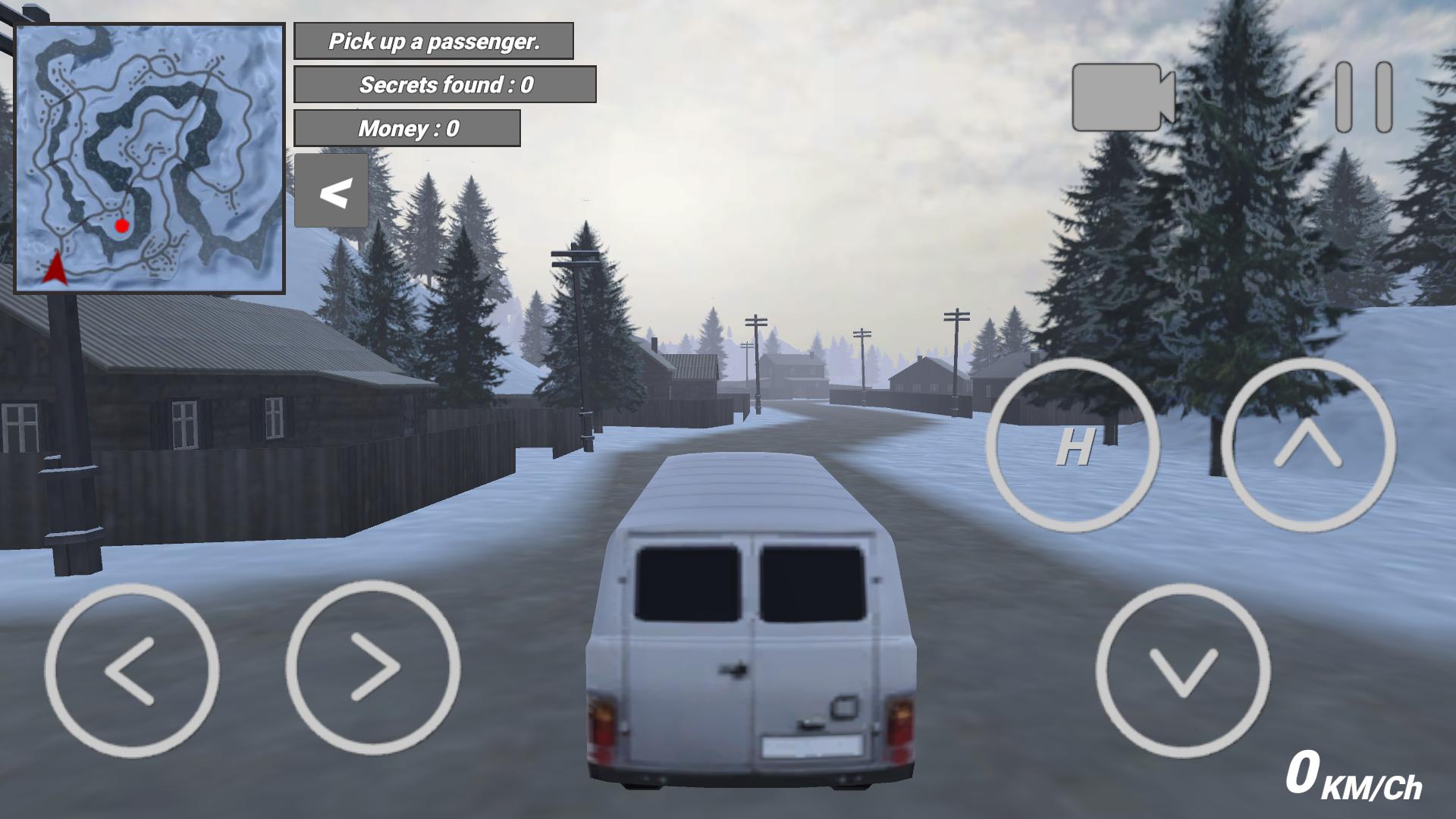Select the 'Pick up a passenger' objective banner

coord(435,42)
